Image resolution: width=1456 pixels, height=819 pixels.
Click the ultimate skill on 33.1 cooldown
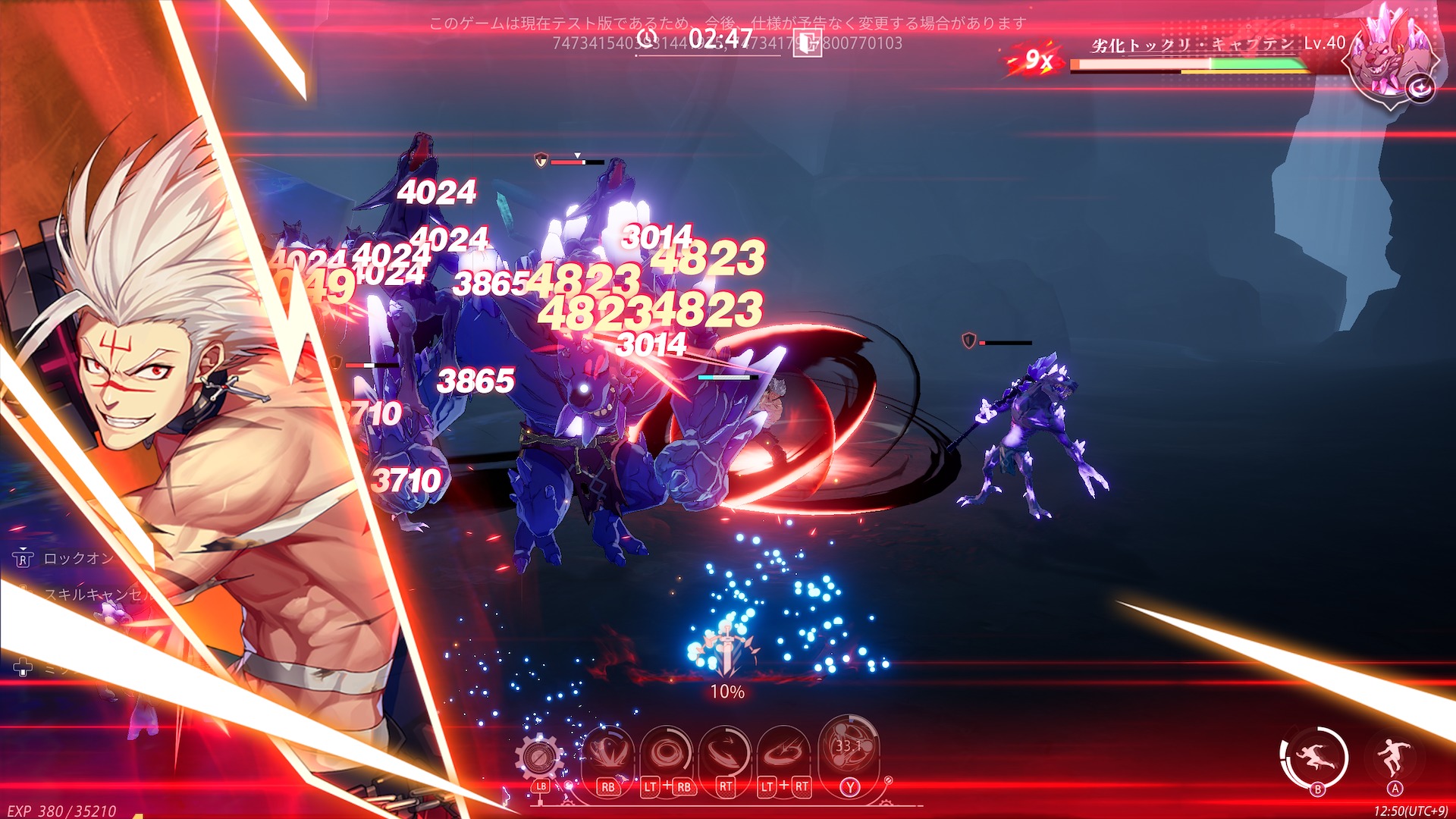(x=849, y=747)
